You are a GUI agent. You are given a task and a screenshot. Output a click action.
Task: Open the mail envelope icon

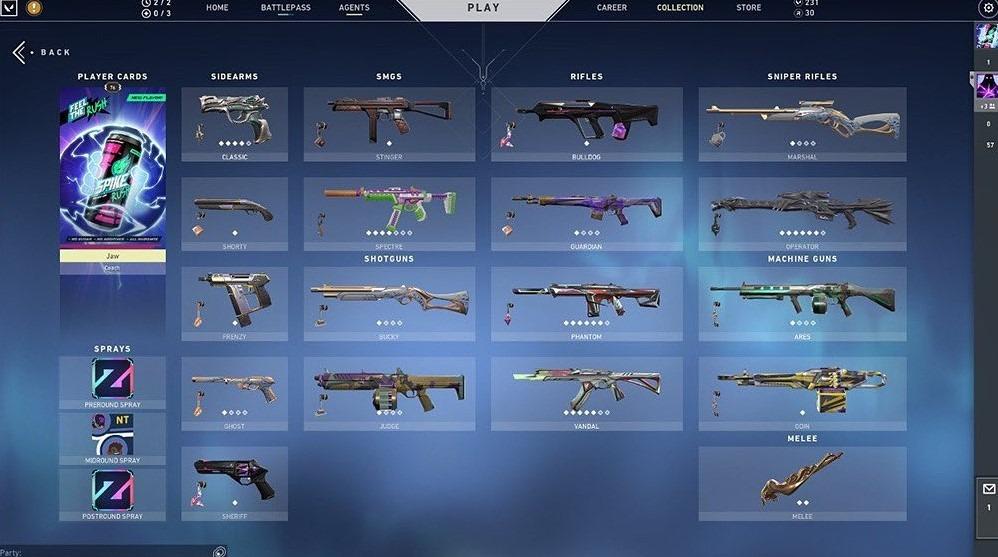point(987,490)
